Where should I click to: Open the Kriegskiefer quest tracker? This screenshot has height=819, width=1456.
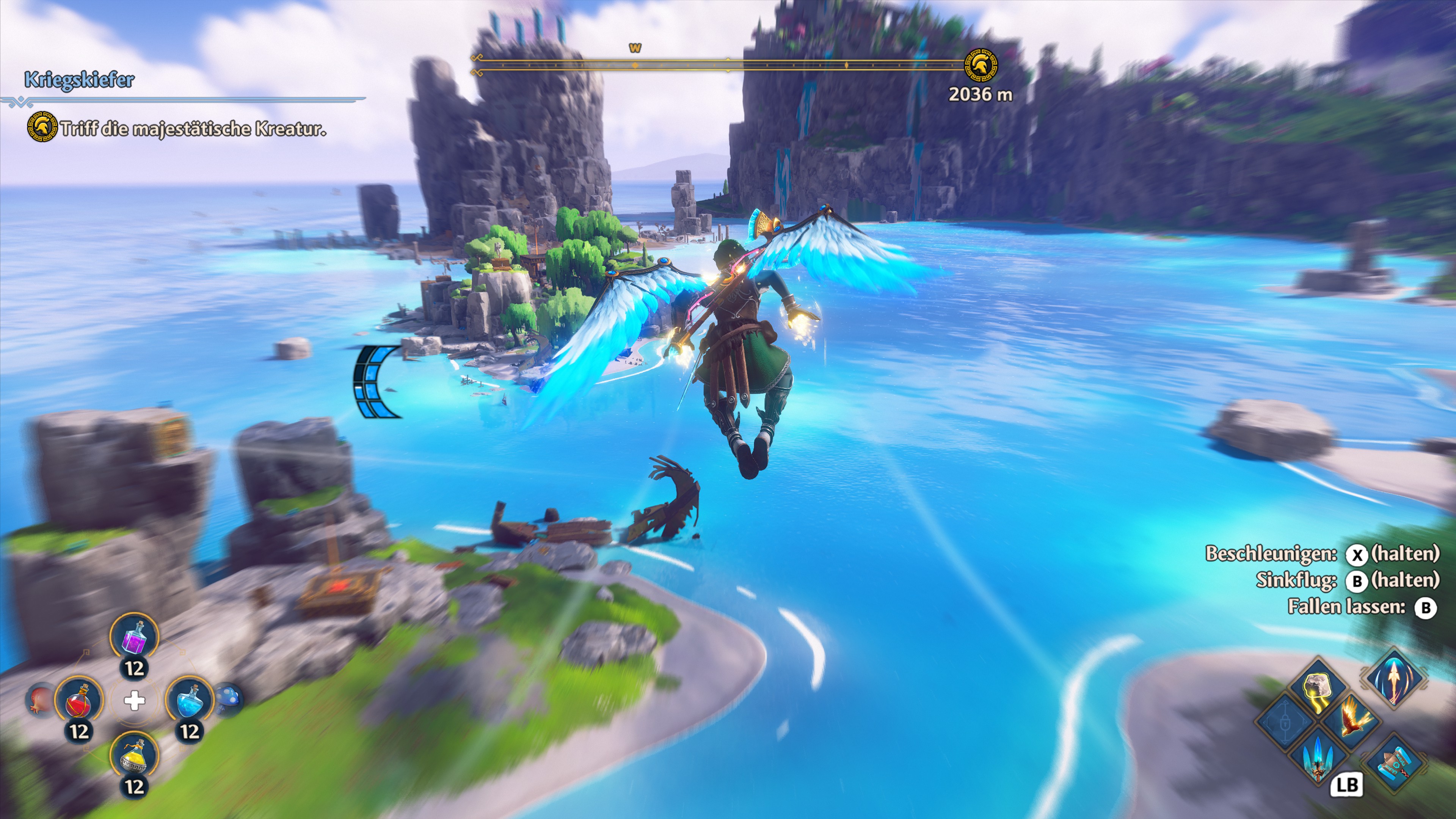(79, 80)
